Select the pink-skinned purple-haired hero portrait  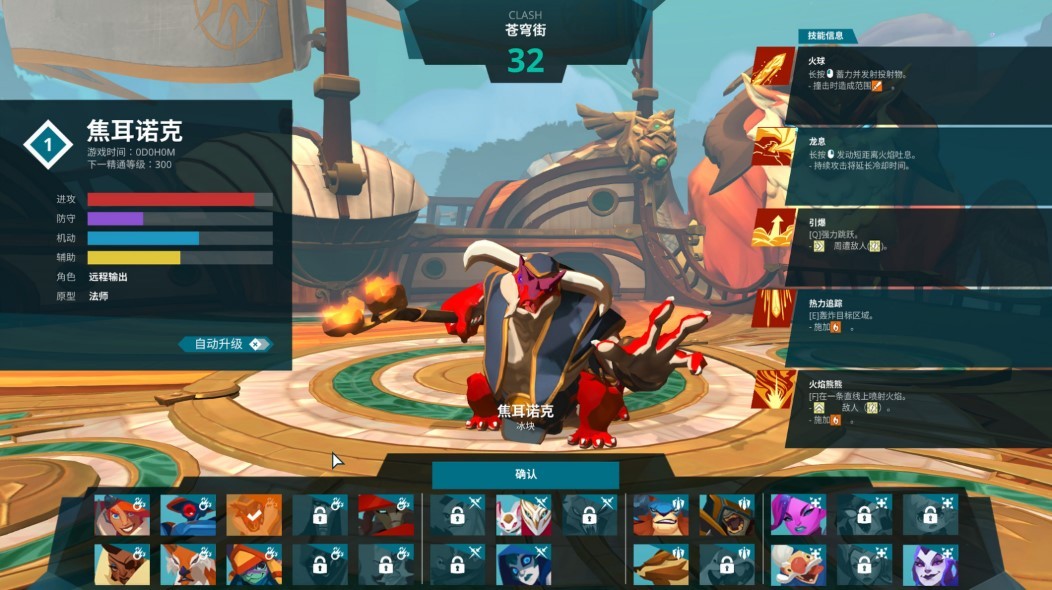click(797, 515)
